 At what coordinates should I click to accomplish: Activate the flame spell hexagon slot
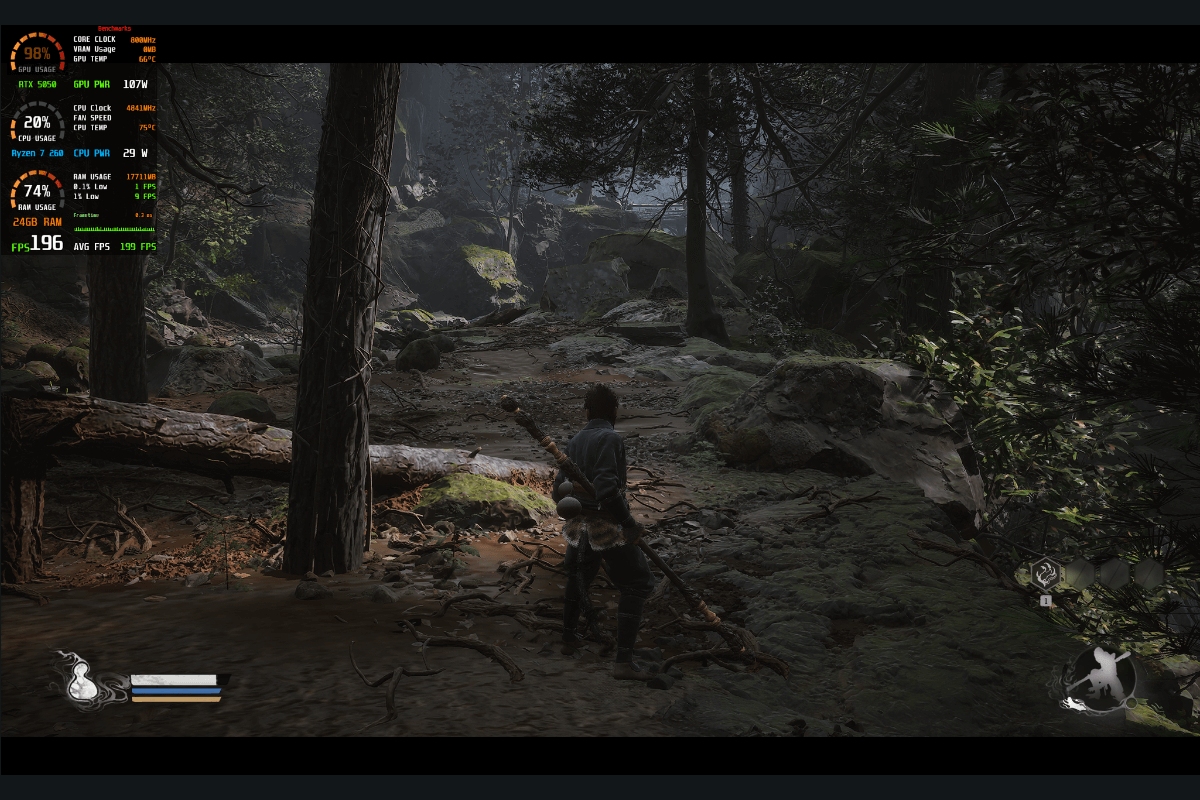1046,574
